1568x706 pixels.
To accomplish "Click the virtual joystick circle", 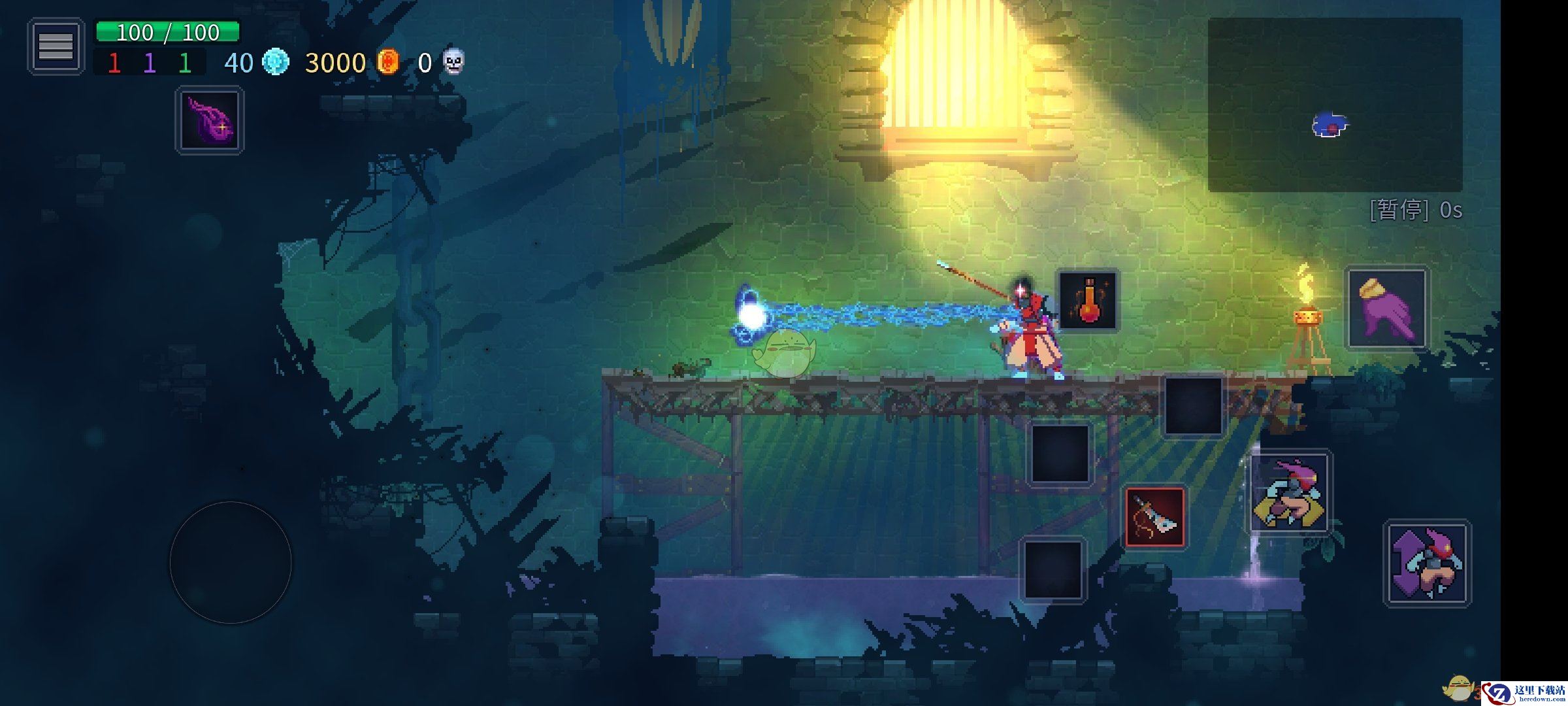I will (x=230, y=562).
